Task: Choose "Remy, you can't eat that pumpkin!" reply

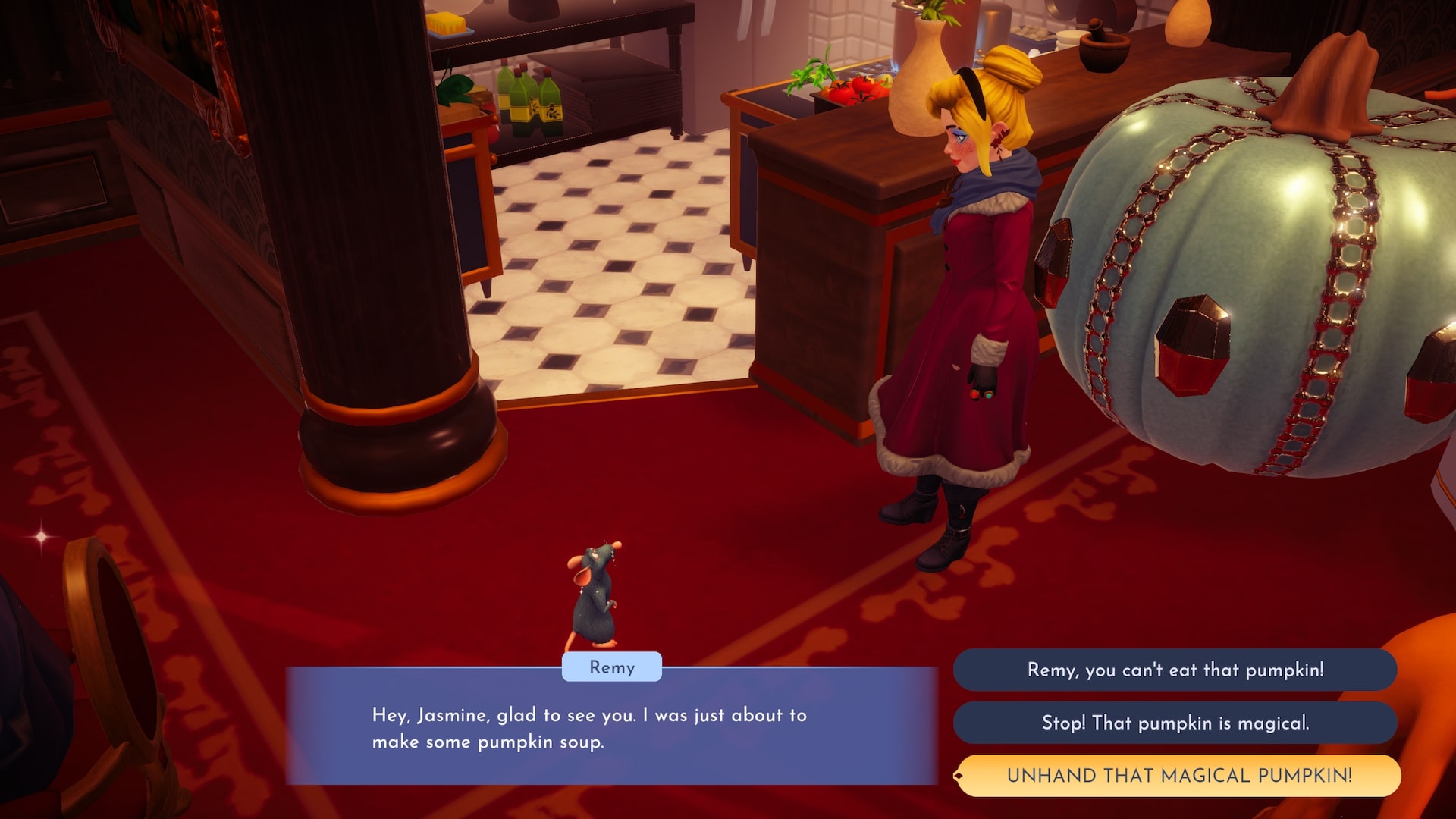Action: (1175, 670)
